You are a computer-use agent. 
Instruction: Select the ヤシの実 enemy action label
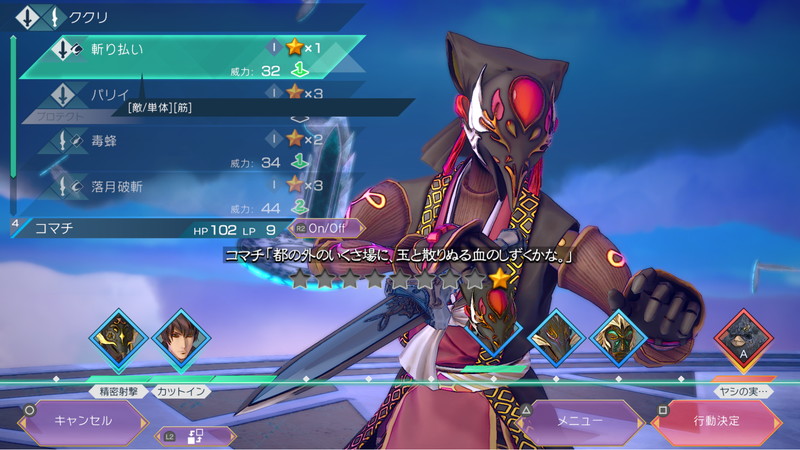click(x=744, y=391)
